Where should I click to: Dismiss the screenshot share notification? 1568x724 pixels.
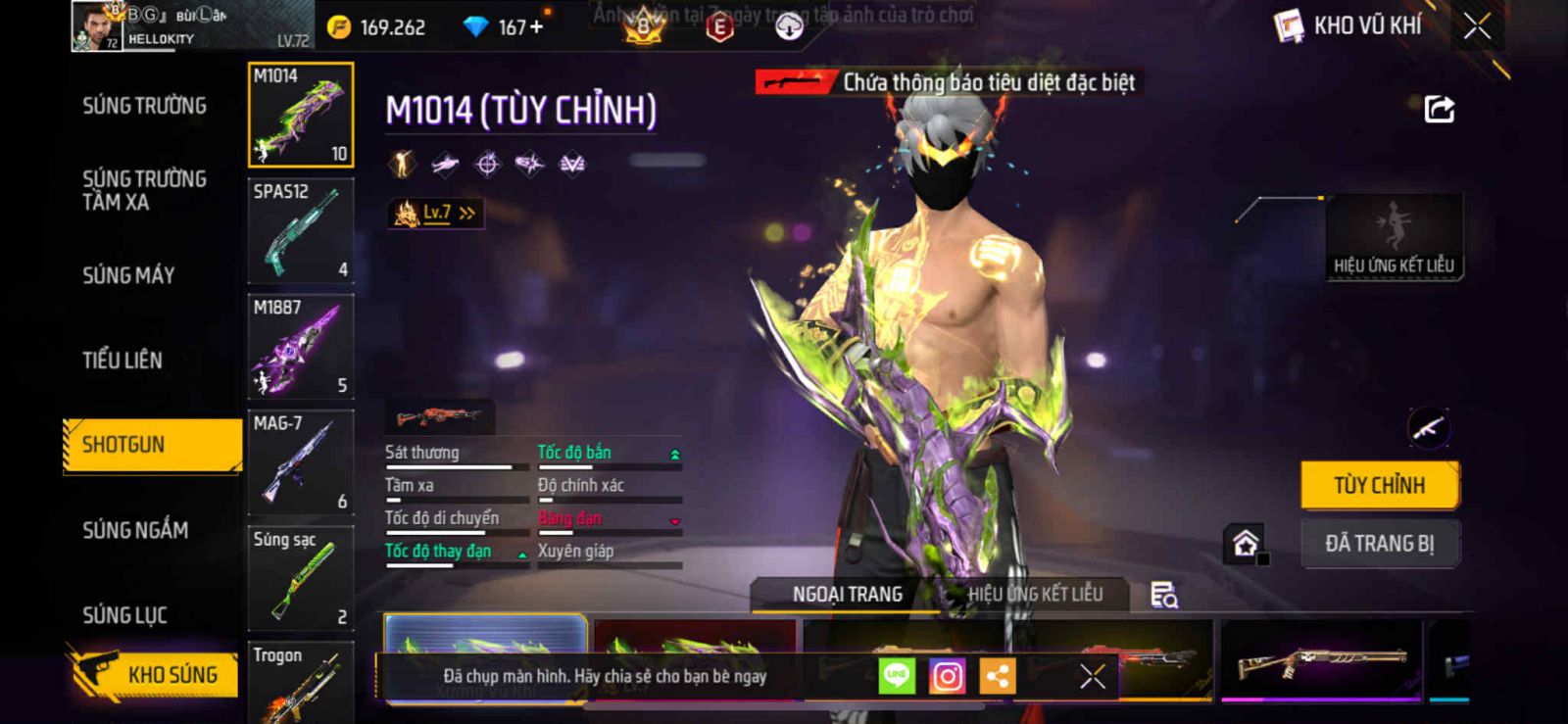(1092, 676)
